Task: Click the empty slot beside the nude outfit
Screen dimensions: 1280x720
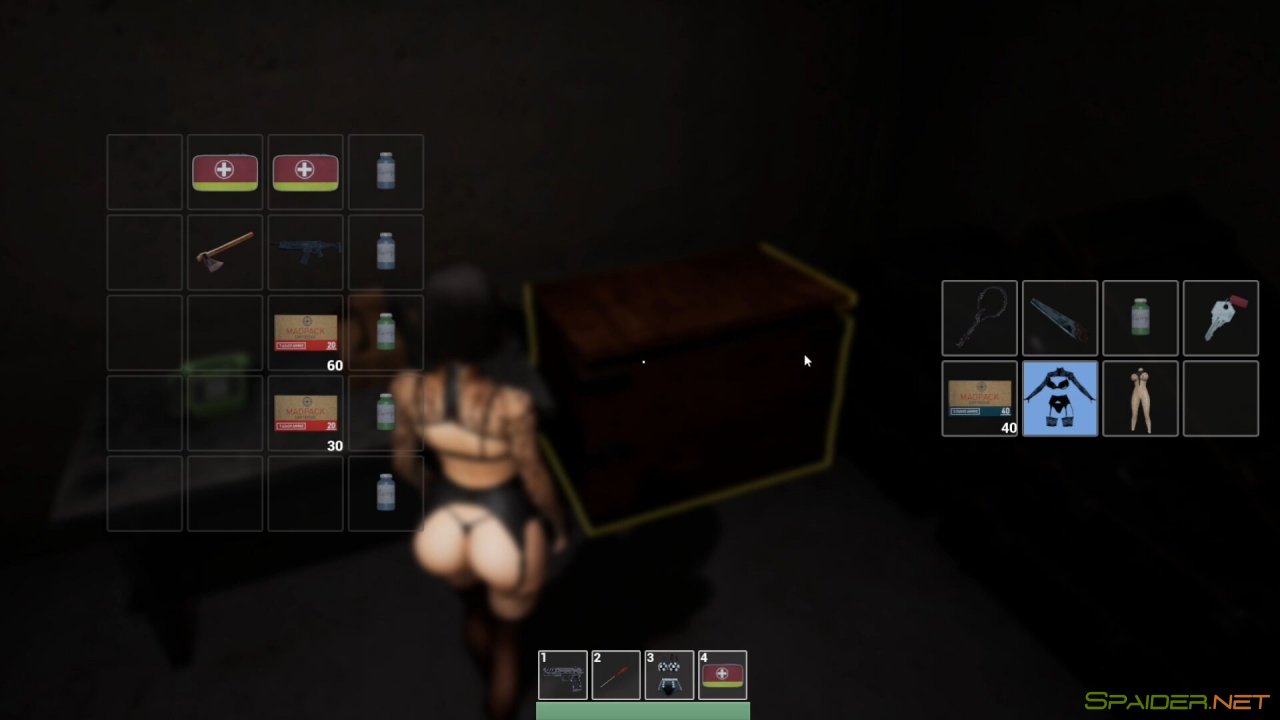Action: [x=1220, y=398]
